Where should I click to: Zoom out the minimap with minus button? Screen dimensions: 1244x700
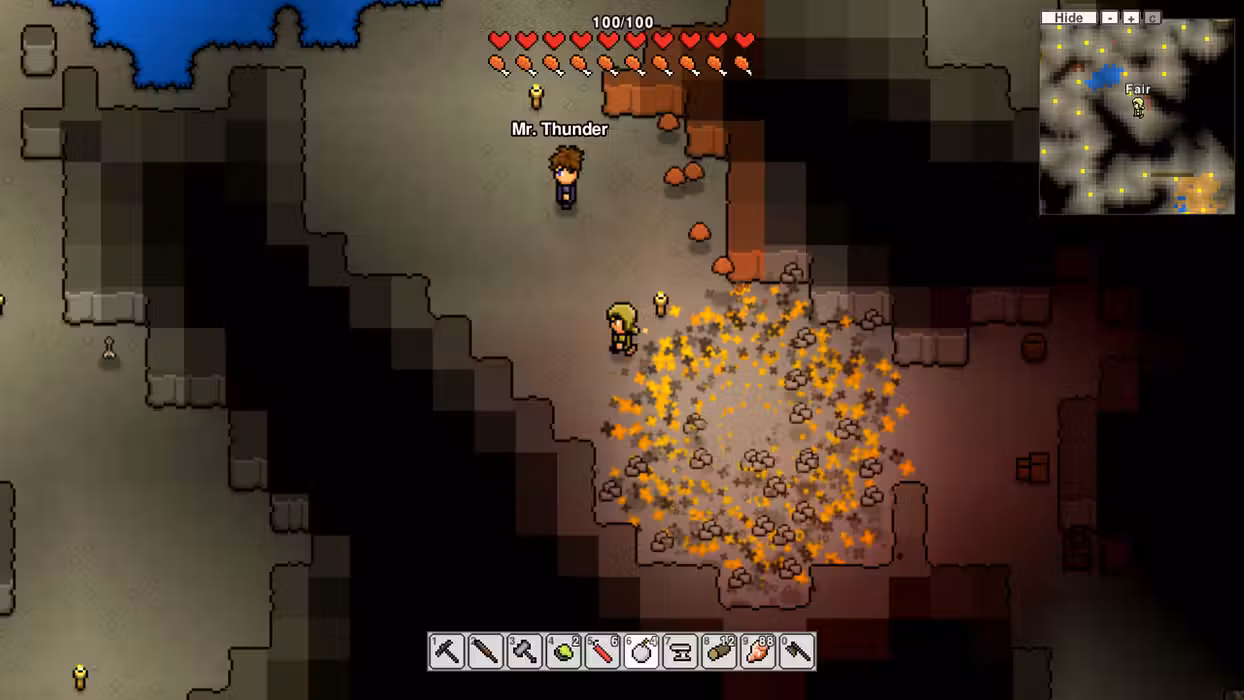[x=1110, y=18]
